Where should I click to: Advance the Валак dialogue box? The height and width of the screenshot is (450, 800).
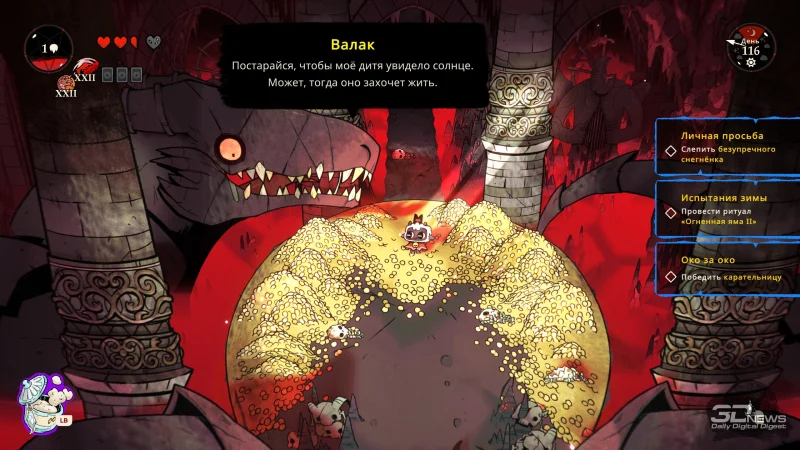pyautogui.click(x=352, y=66)
